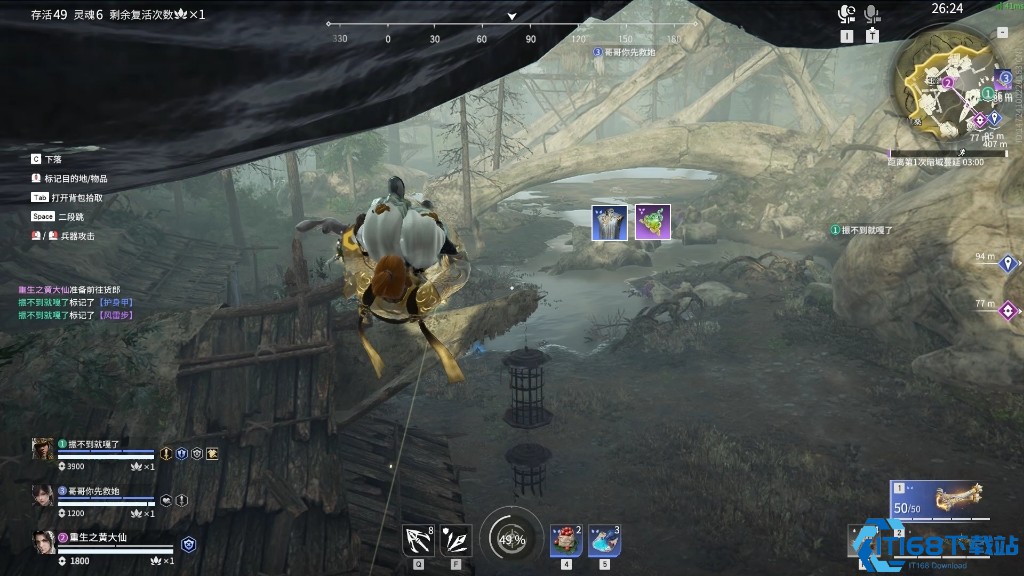Toggle the microphone icon
This screenshot has width=1024, height=576.
tap(872, 14)
